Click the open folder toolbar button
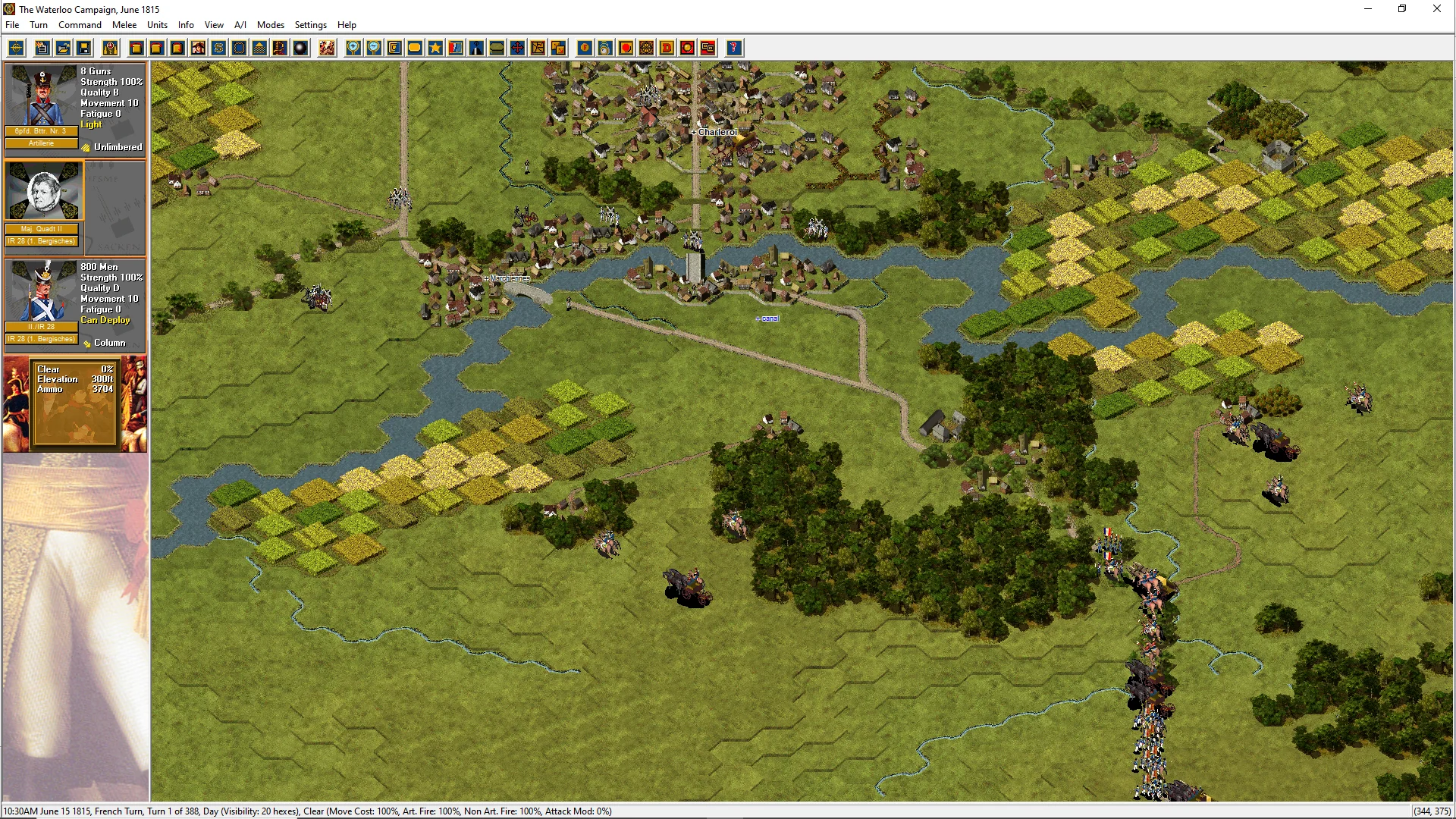The width and height of the screenshot is (1456, 819). point(64,49)
